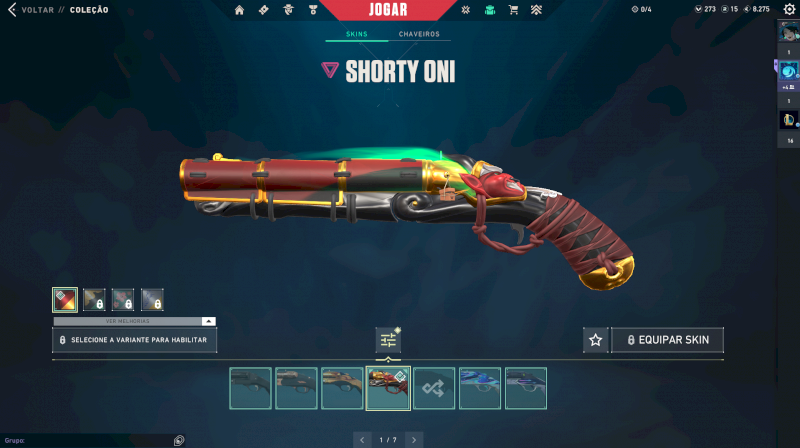Open the store cart icon
Viewport: 800px width, 448px height.
513,10
